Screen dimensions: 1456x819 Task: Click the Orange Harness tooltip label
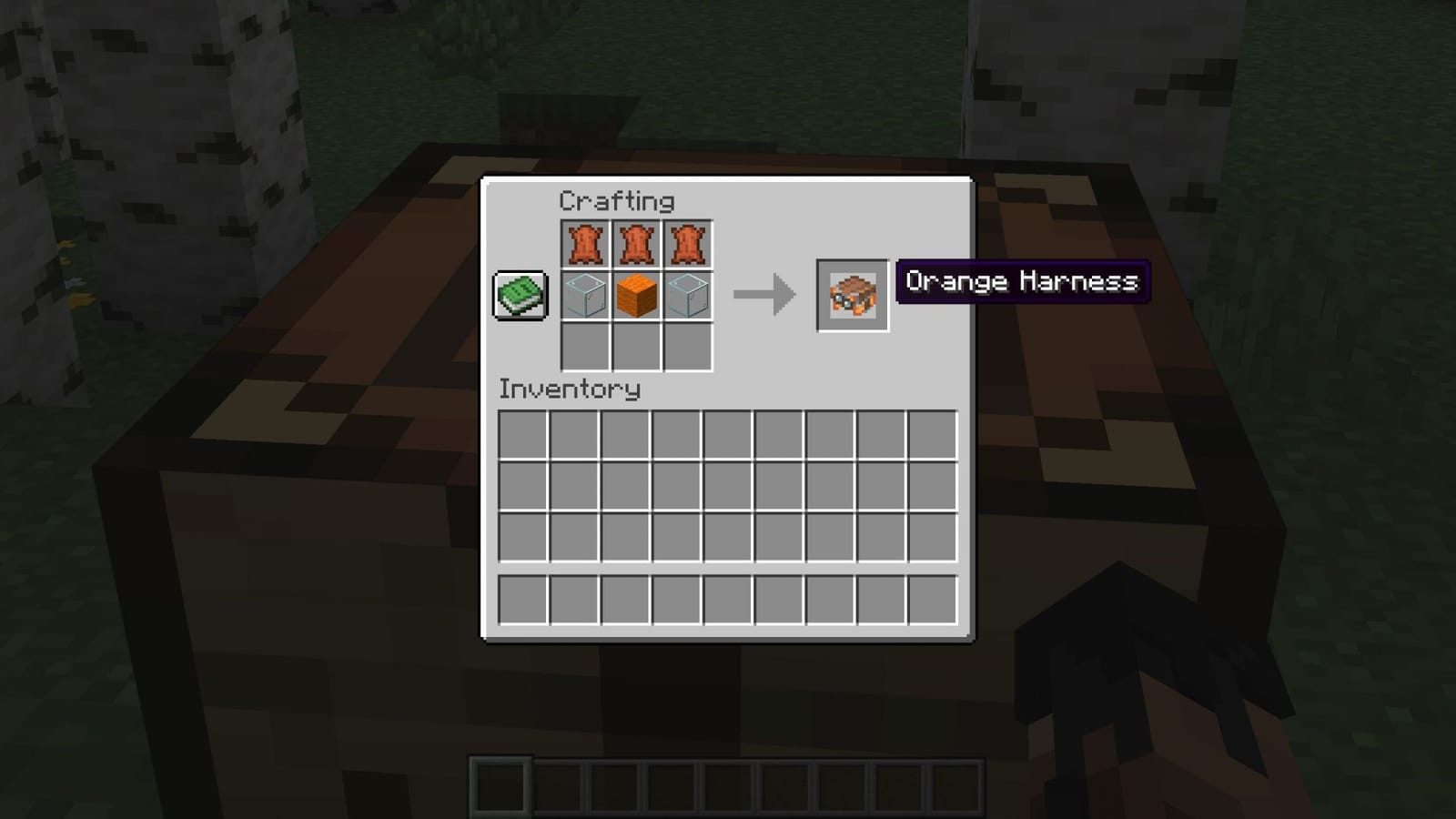1022,282
